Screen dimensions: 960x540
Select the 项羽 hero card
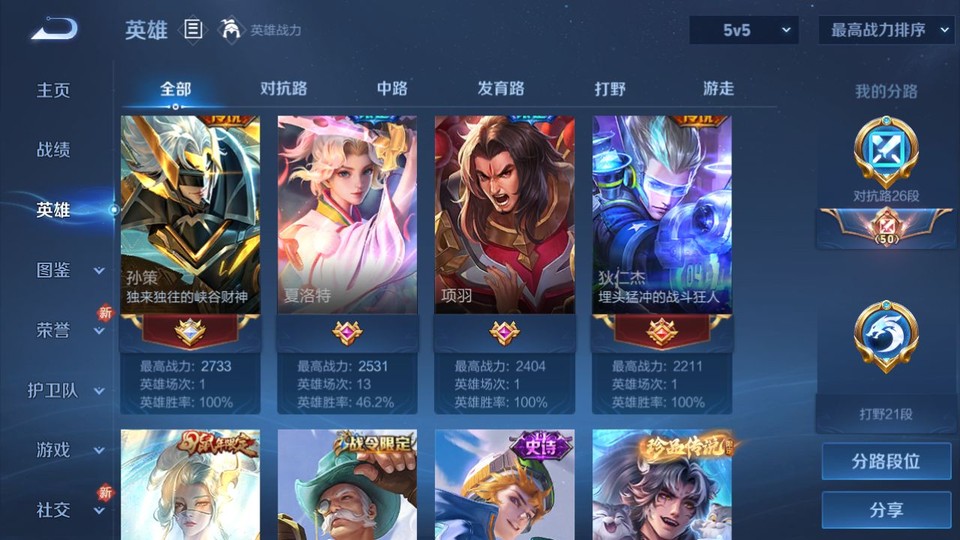pos(504,215)
